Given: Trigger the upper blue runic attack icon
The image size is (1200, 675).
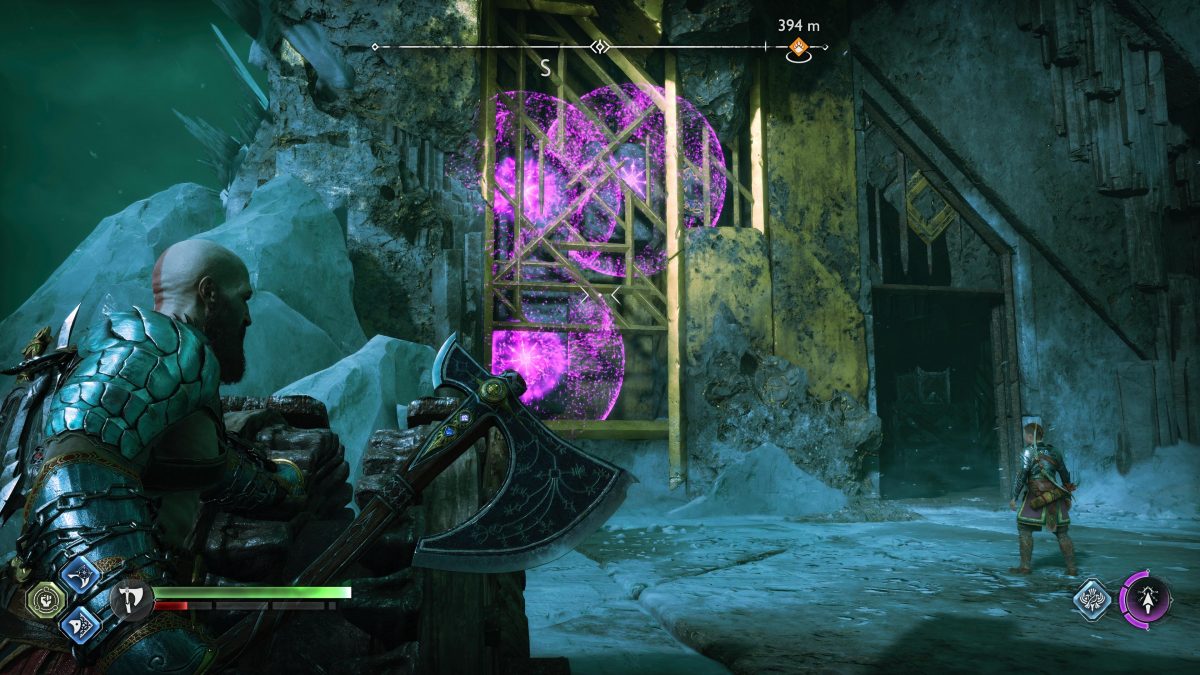Looking at the screenshot, I should (79, 575).
